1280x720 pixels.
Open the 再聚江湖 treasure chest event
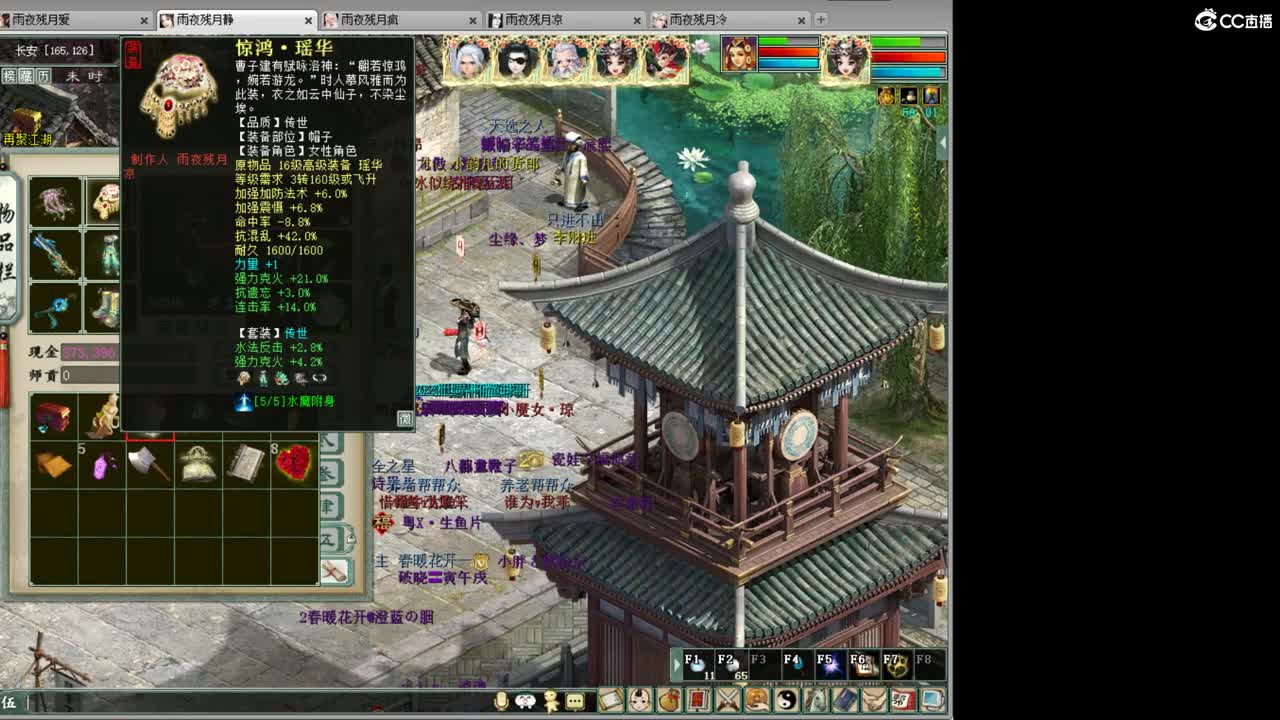26,118
